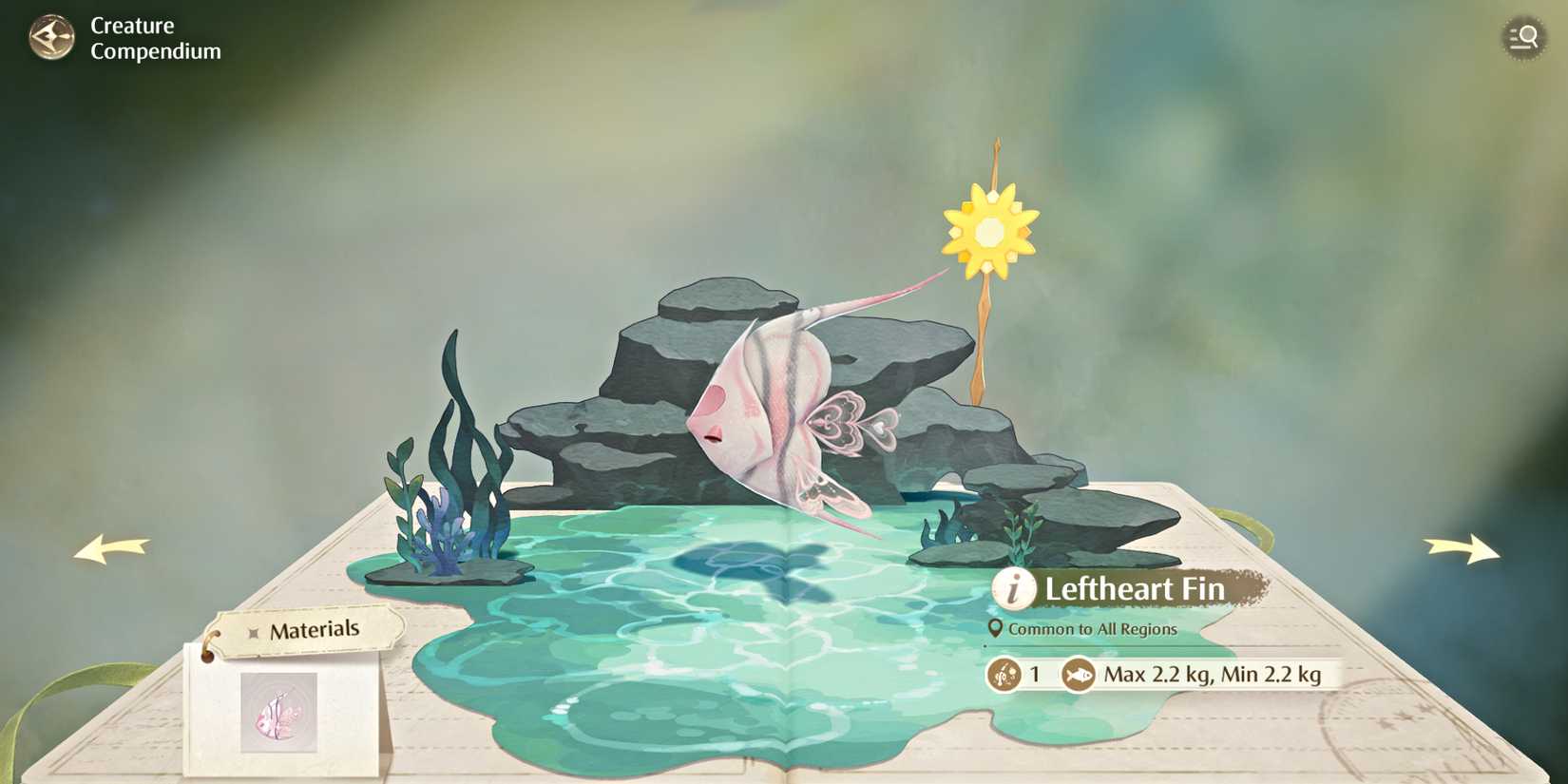Image resolution: width=1568 pixels, height=784 pixels.
Task: Click the Leftheart Fin name banner
Action: tap(1133, 589)
